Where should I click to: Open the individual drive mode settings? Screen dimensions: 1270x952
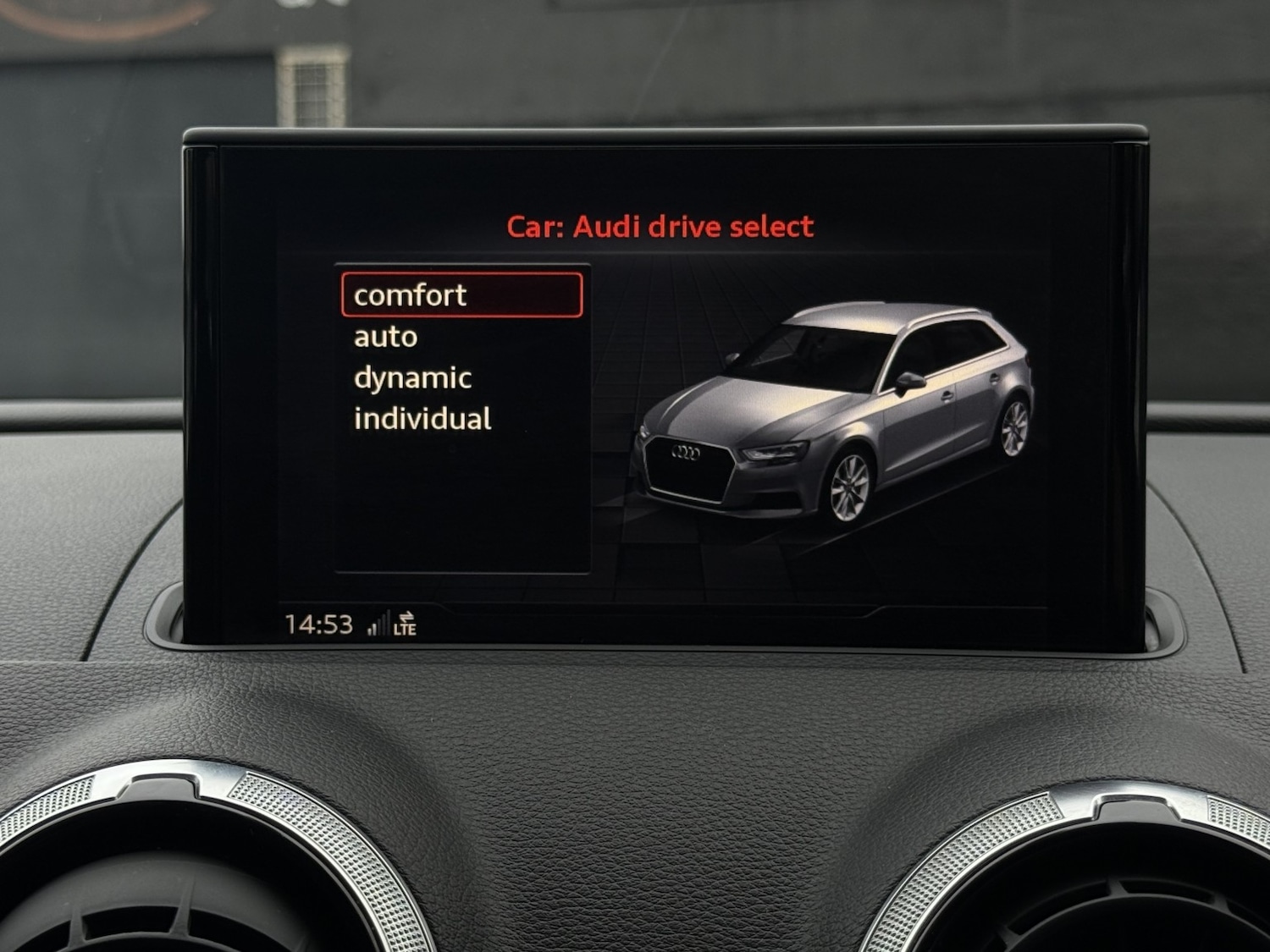click(x=424, y=416)
